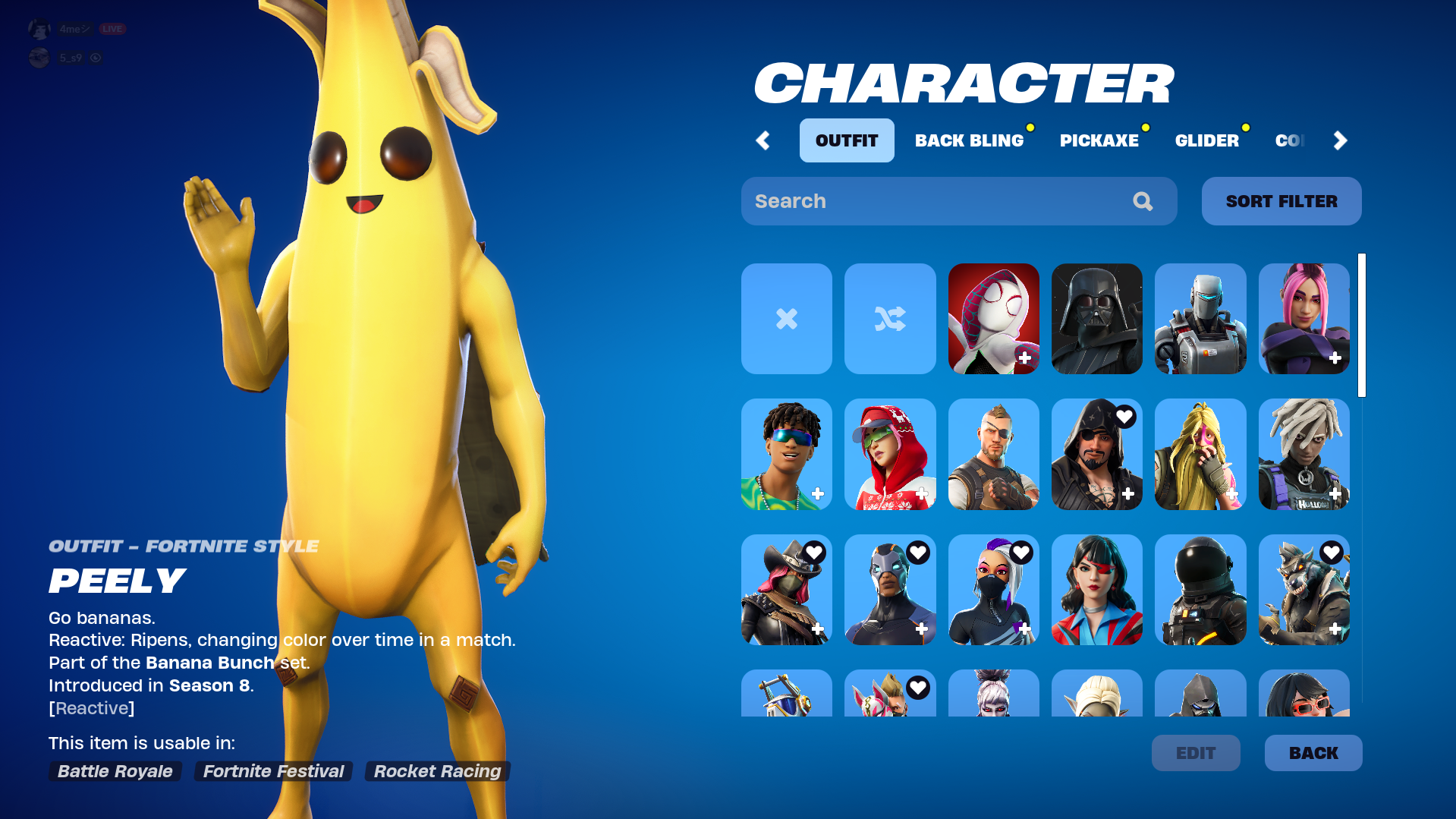Unfavorite the hooded pirate outfit heart
1456x819 pixels.
coord(1125,416)
